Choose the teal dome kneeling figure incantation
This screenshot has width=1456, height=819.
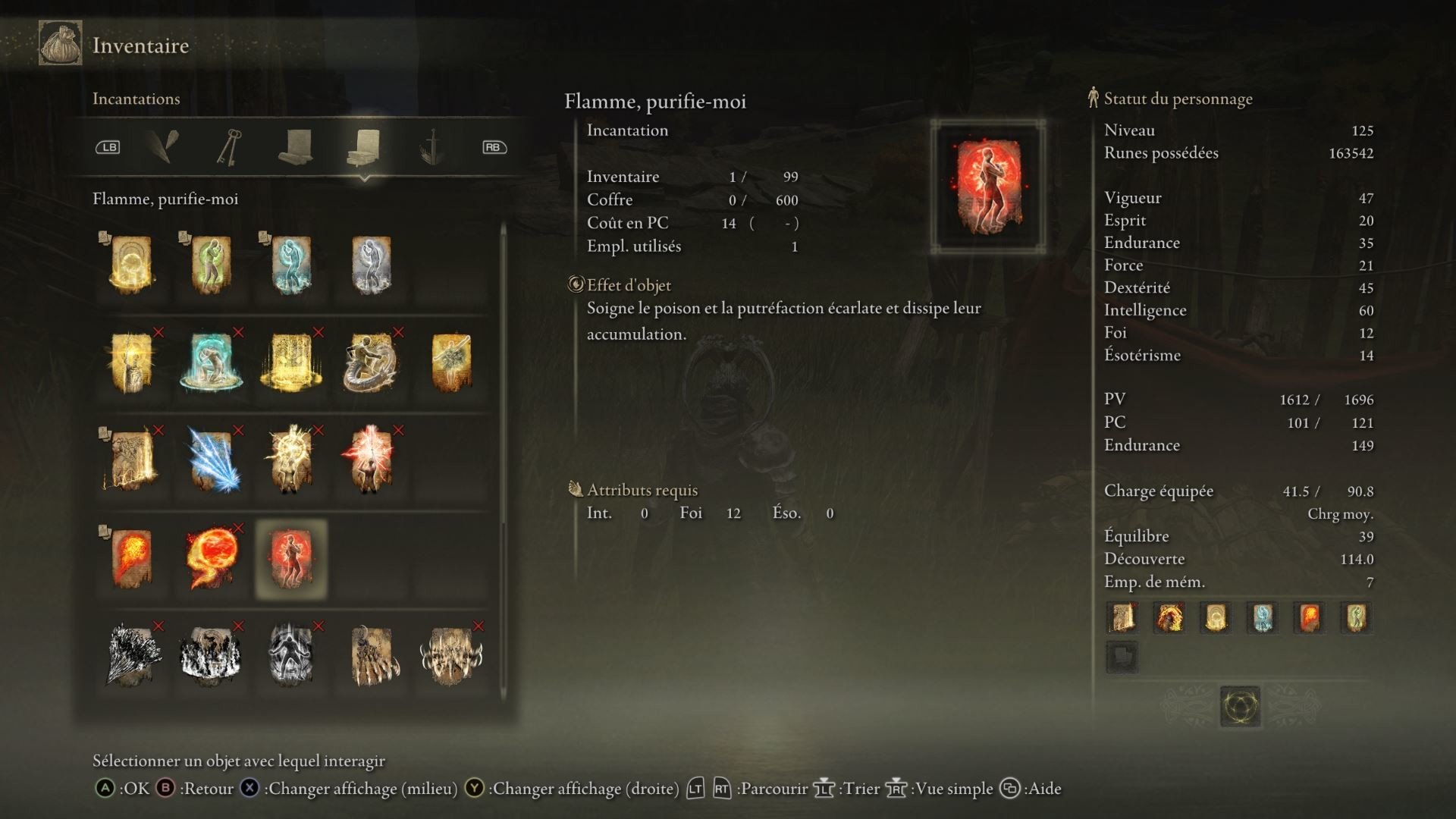pyautogui.click(x=211, y=362)
